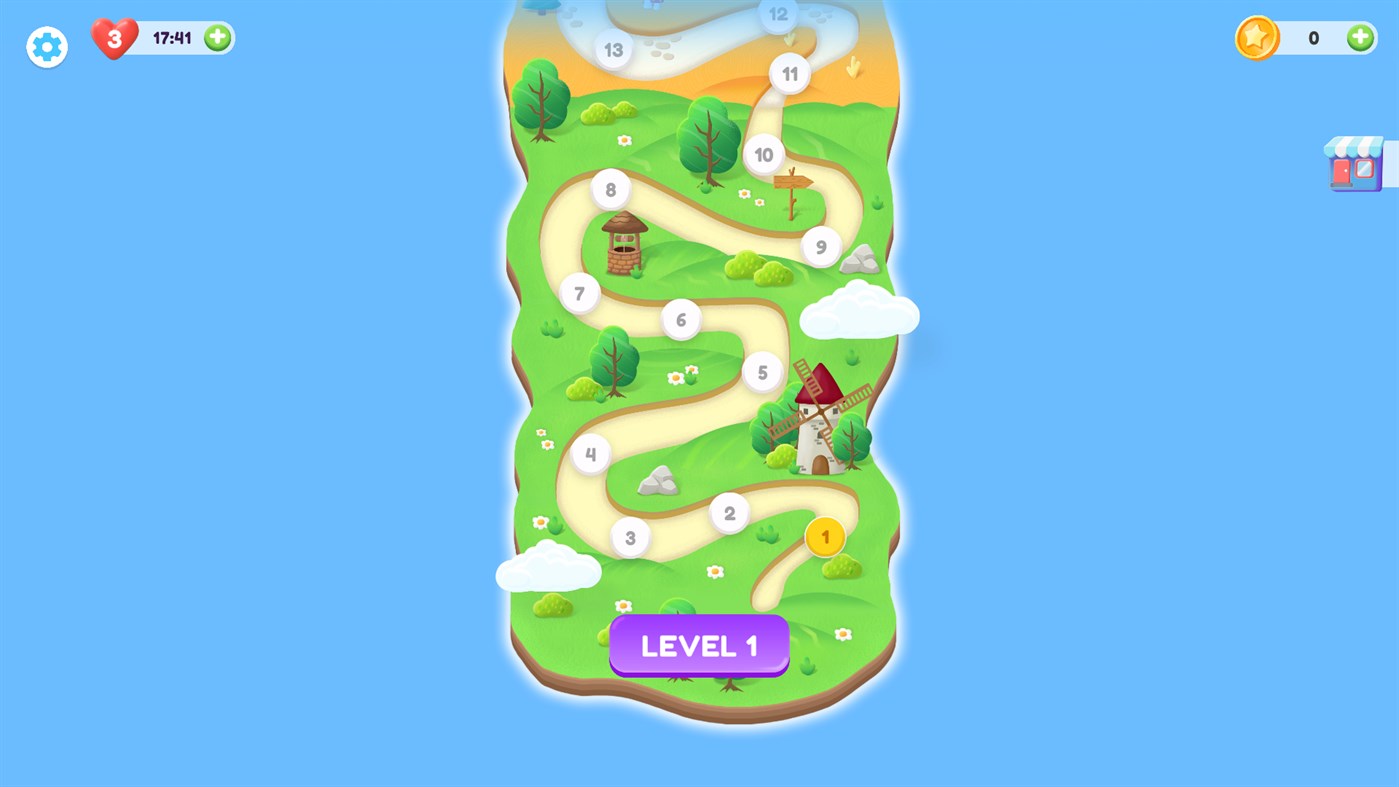This screenshot has width=1399, height=787.
Task: Open the shop from the right edge
Action: (1354, 163)
